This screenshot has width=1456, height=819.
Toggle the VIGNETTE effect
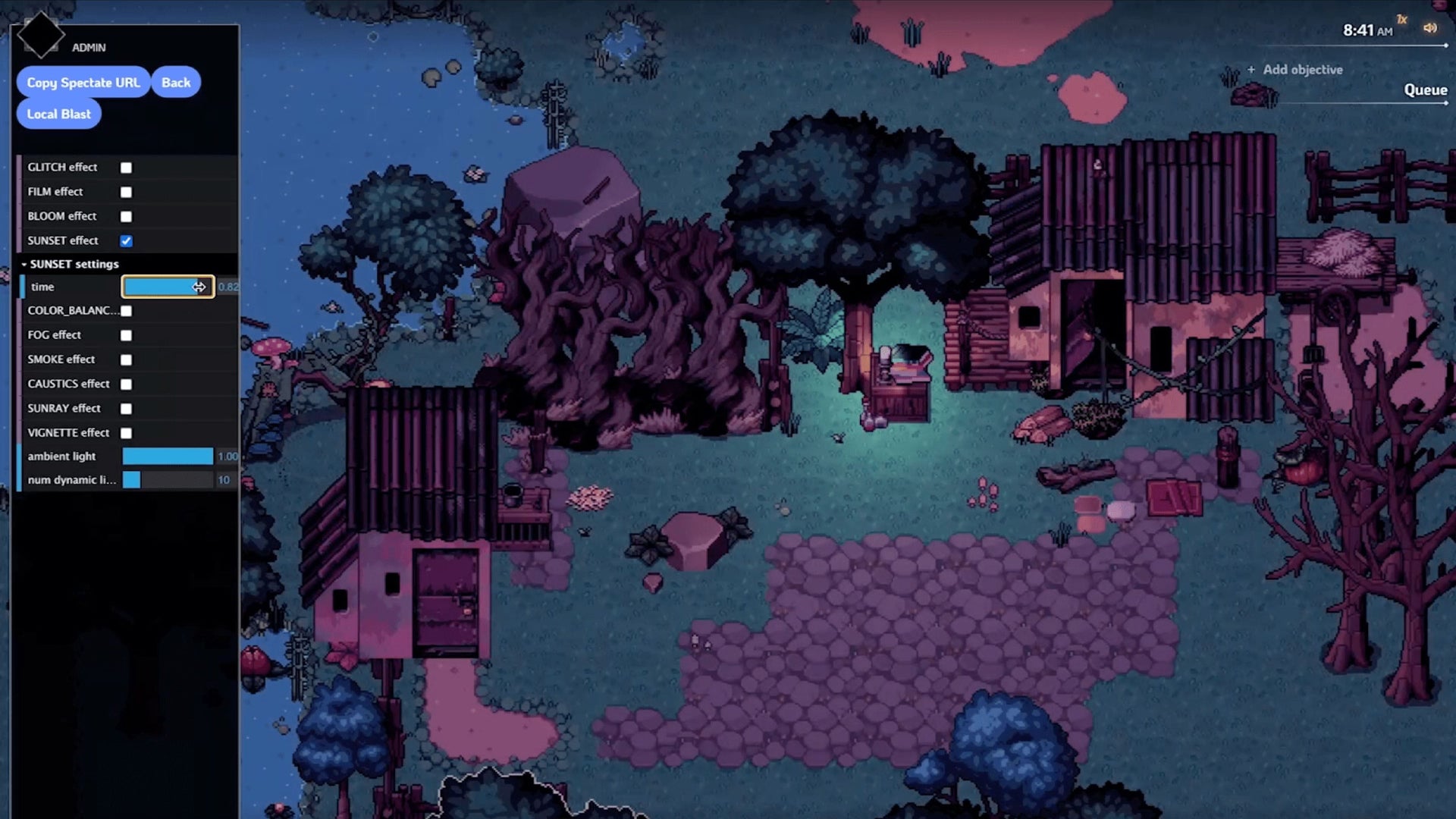(126, 432)
